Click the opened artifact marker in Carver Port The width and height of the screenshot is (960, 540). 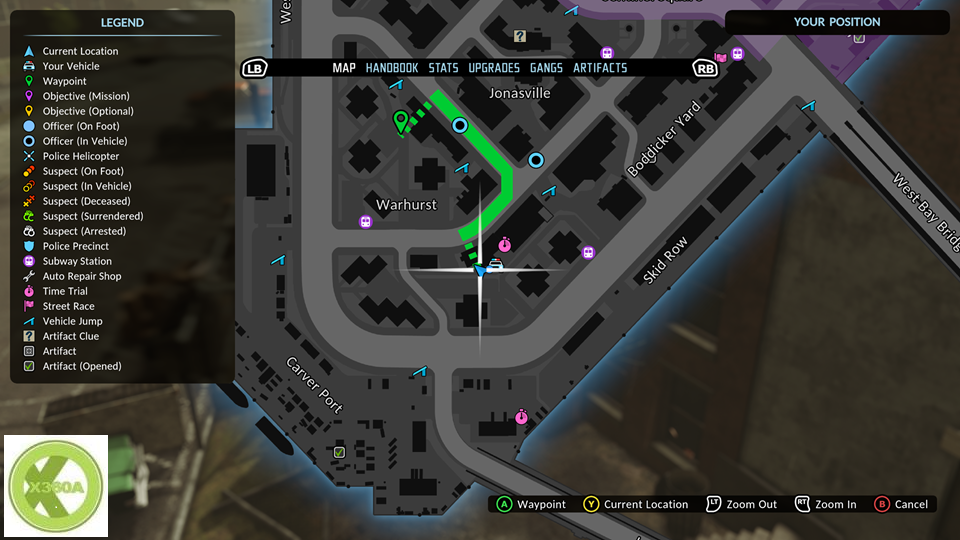(x=339, y=453)
